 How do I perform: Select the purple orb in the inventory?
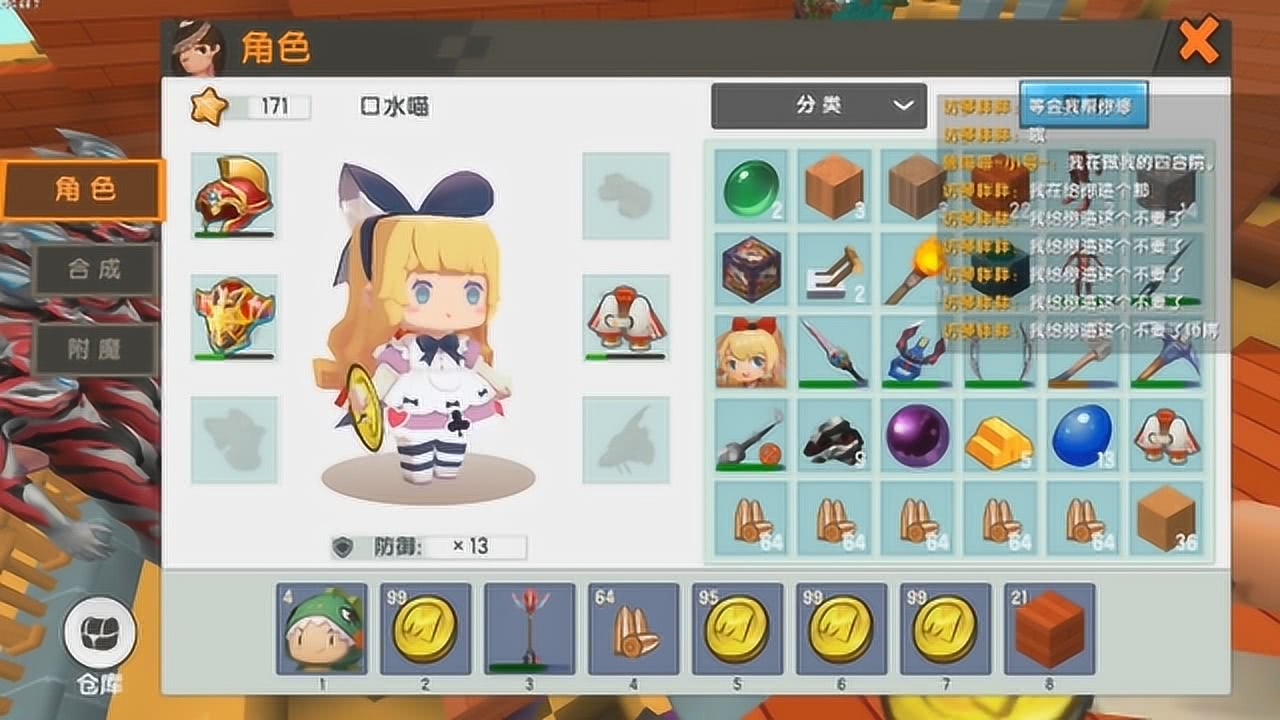pyautogui.click(x=918, y=435)
